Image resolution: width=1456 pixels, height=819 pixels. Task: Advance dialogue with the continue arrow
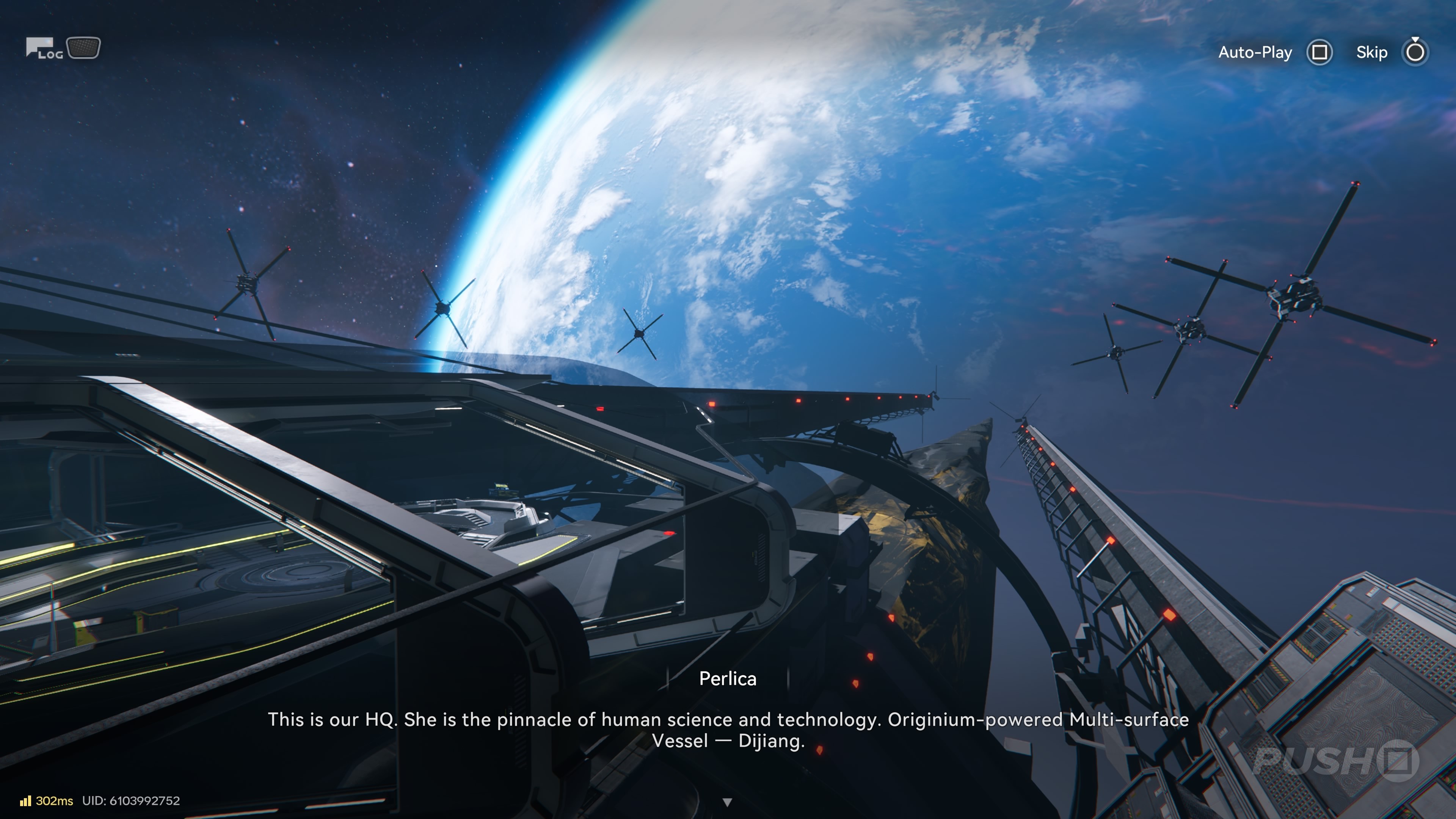728,802
